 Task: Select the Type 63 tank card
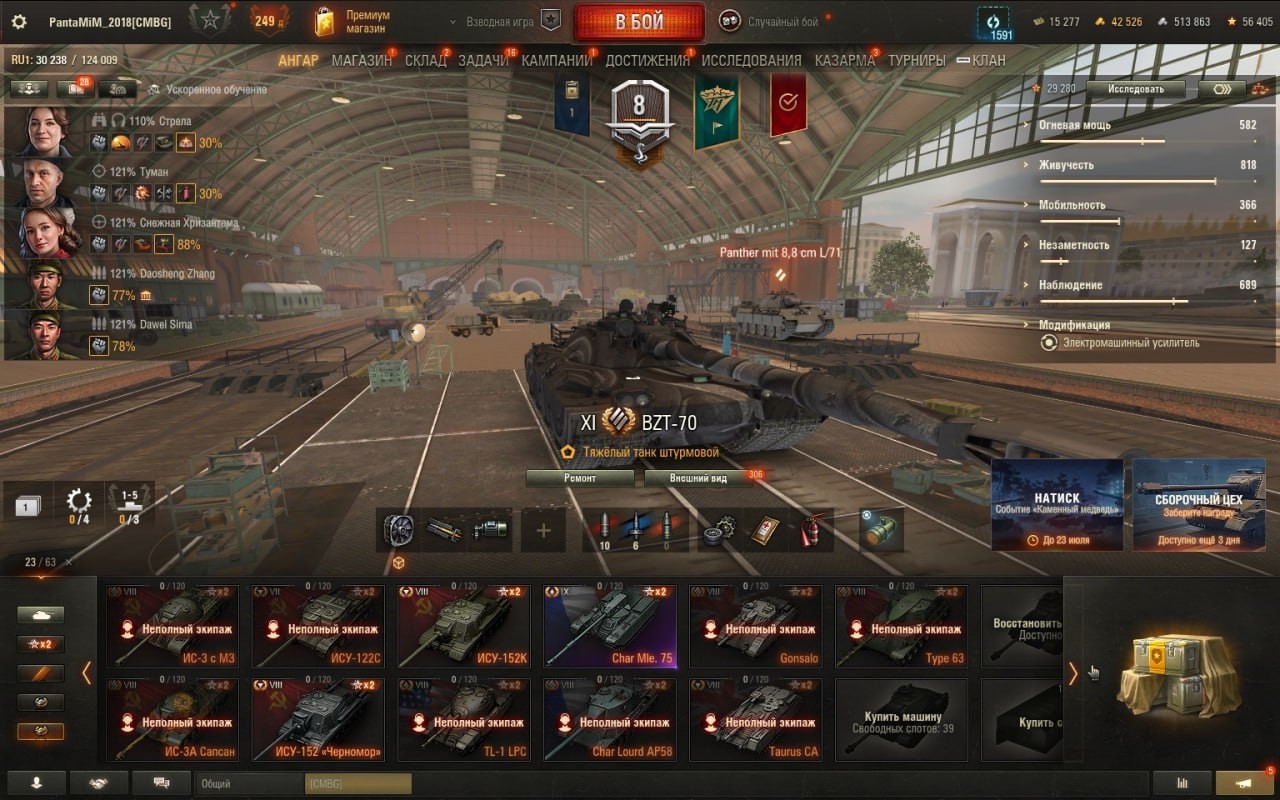pos(901,626)
